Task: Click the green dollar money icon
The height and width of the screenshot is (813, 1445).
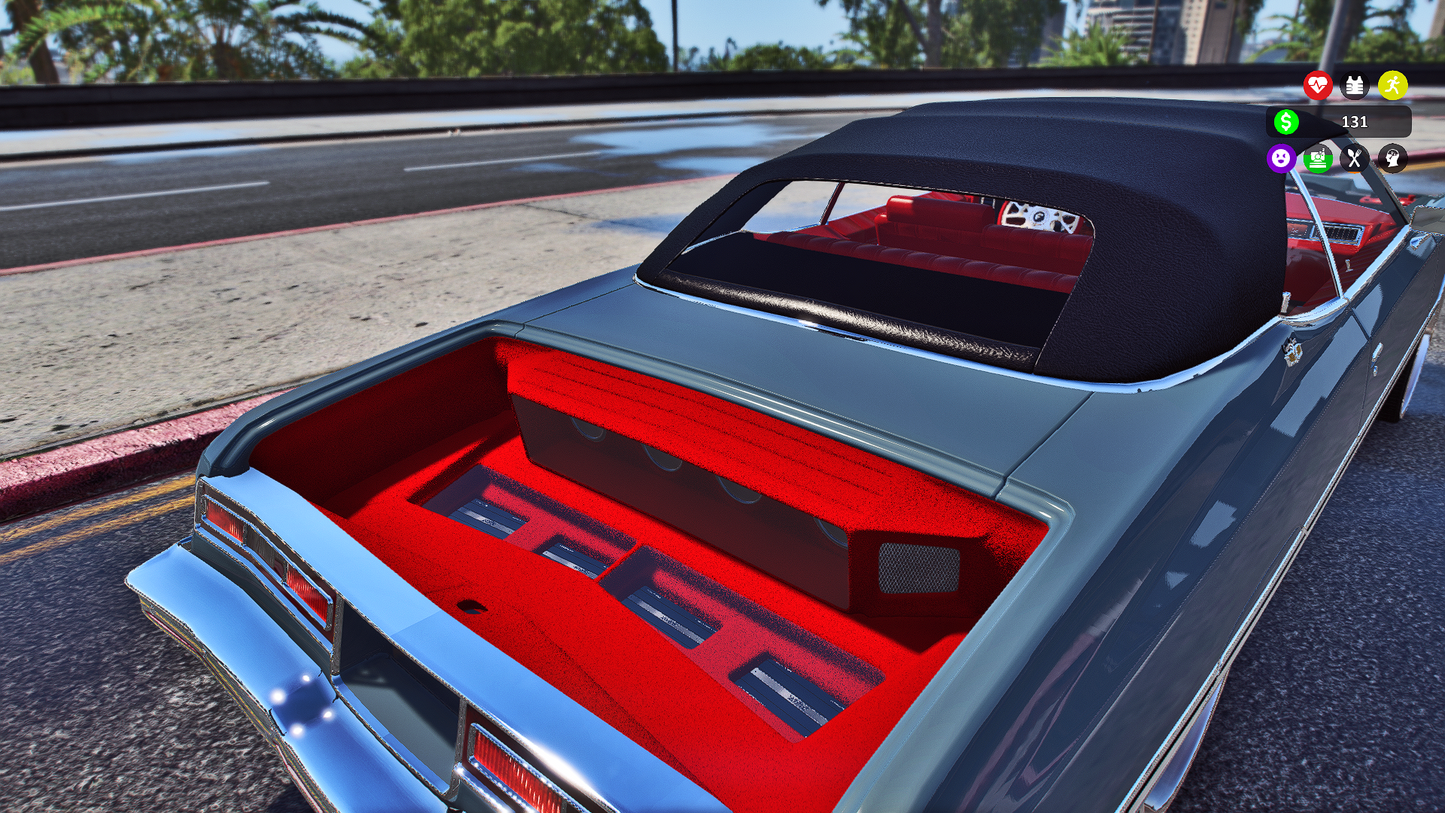Action: (x=1287, y=122)
